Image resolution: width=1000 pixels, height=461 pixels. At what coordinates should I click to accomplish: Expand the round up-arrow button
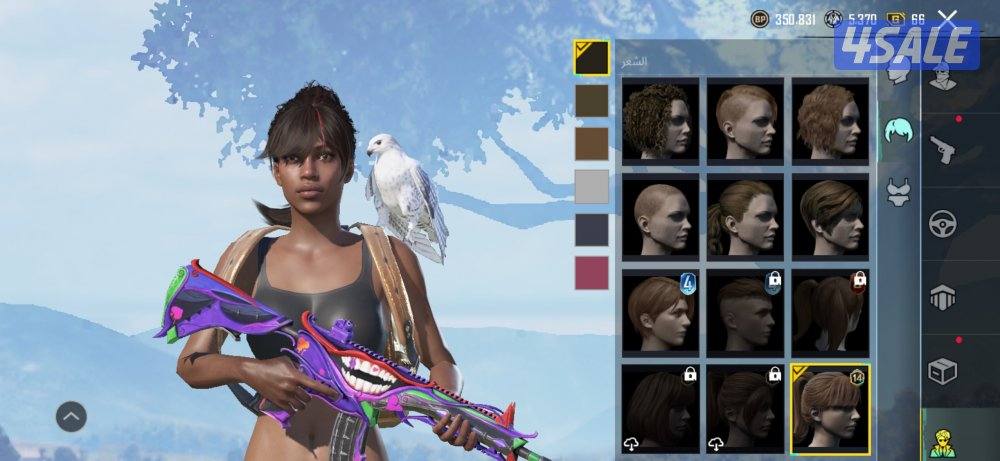[71, 416]
